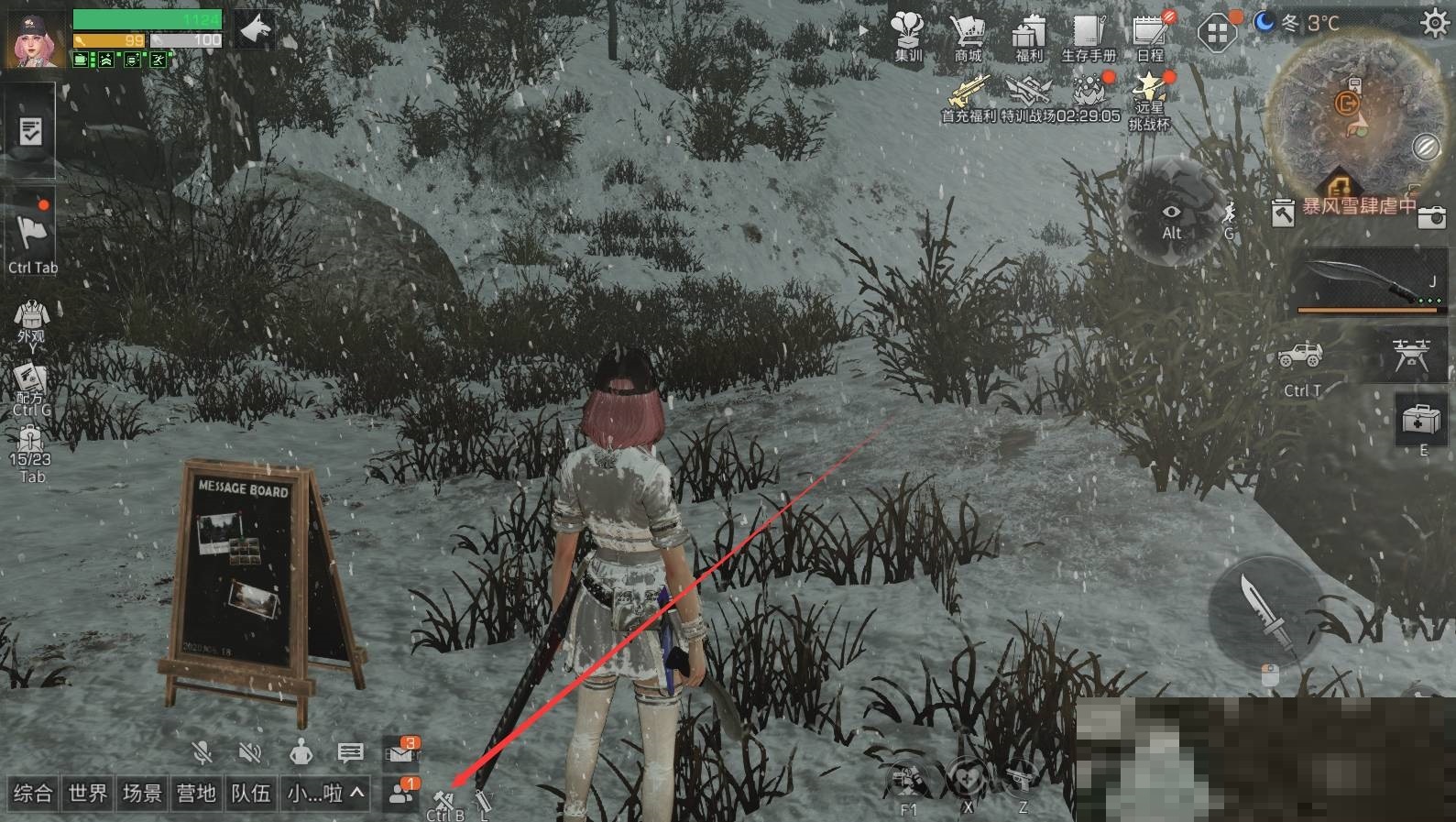Switch to the 营地 chat tab

[x=196, y=794]
